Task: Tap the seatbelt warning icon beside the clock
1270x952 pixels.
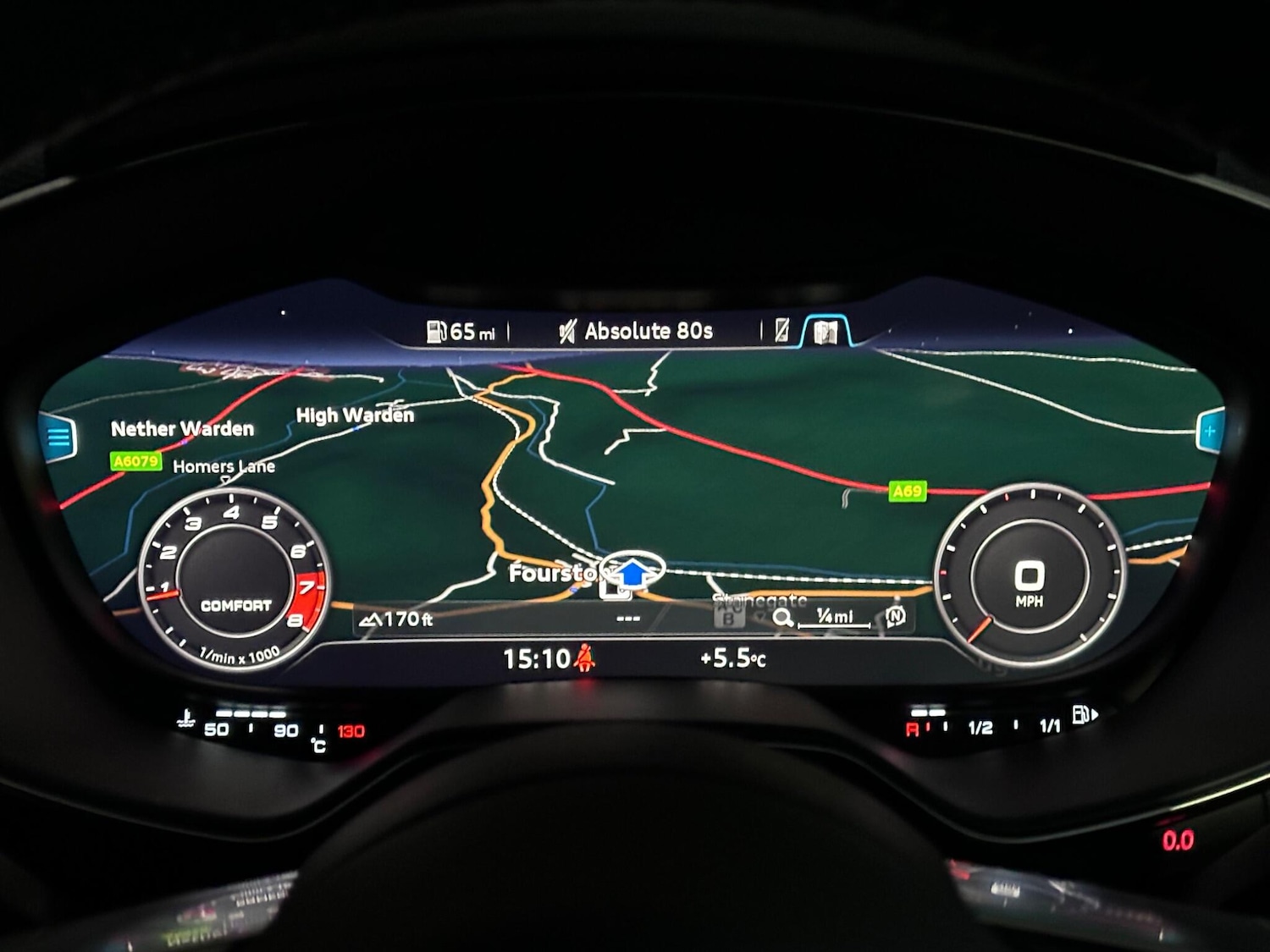Action: 584,658
